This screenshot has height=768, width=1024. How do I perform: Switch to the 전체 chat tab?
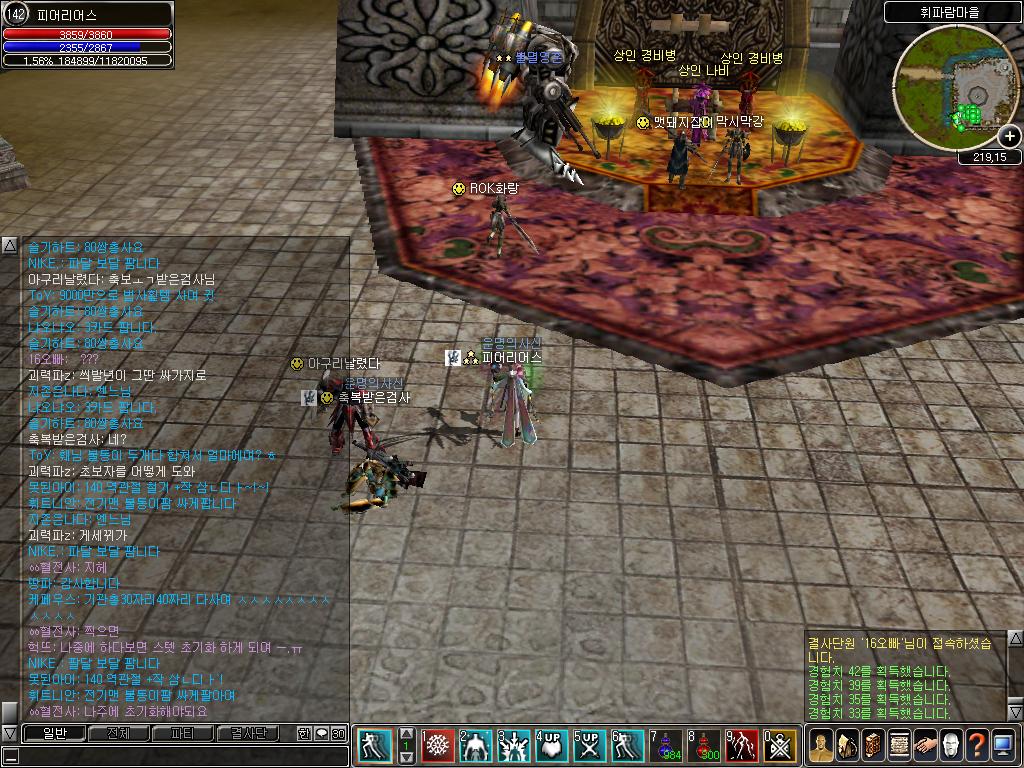[x=118, y=733]
